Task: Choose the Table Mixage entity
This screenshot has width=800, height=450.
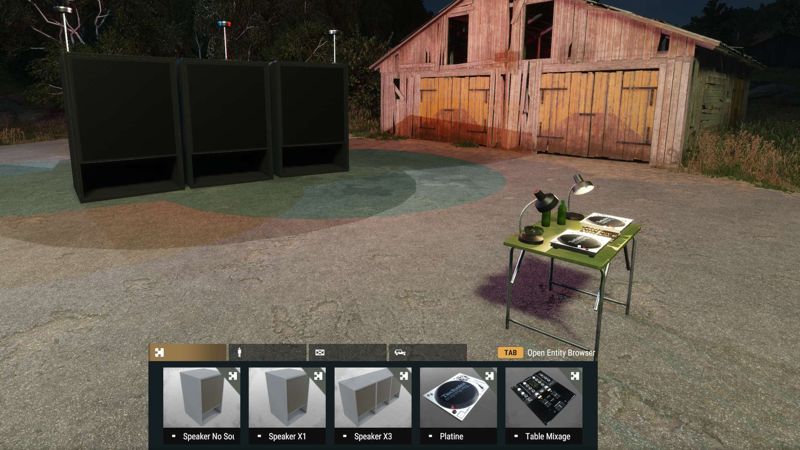Action: point(544,402)
